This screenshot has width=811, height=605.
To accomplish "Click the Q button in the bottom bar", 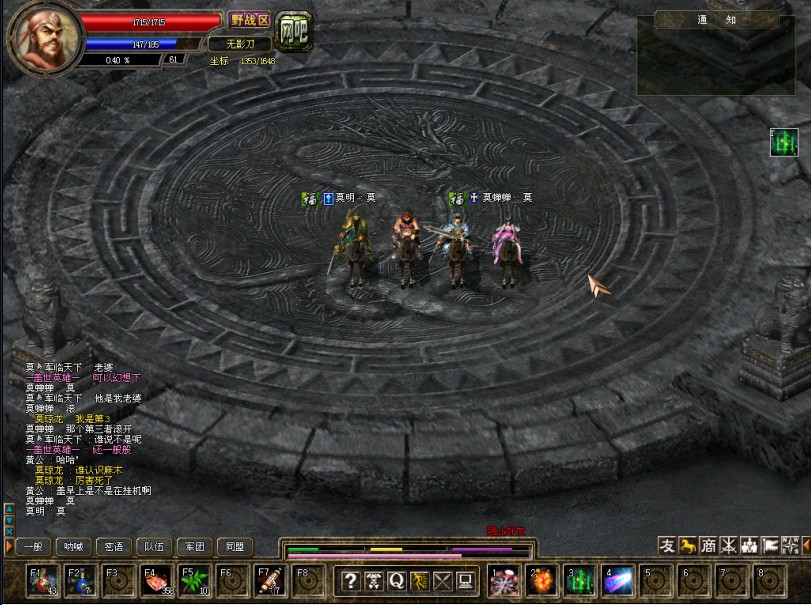I will pyautogui.click(x=397, y=581).
